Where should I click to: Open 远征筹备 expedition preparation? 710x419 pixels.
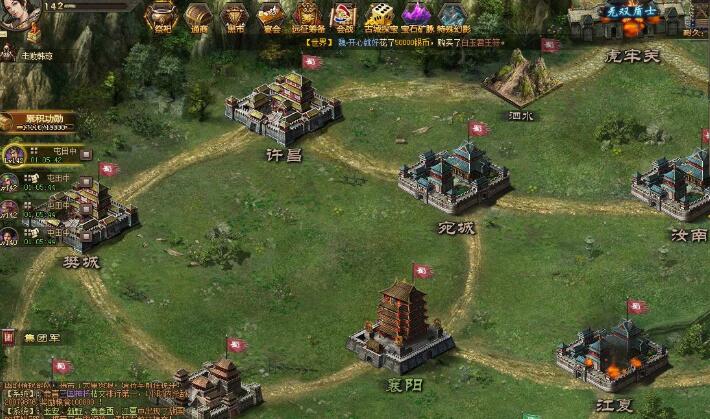pyautogui.click(x=306, y=16)
